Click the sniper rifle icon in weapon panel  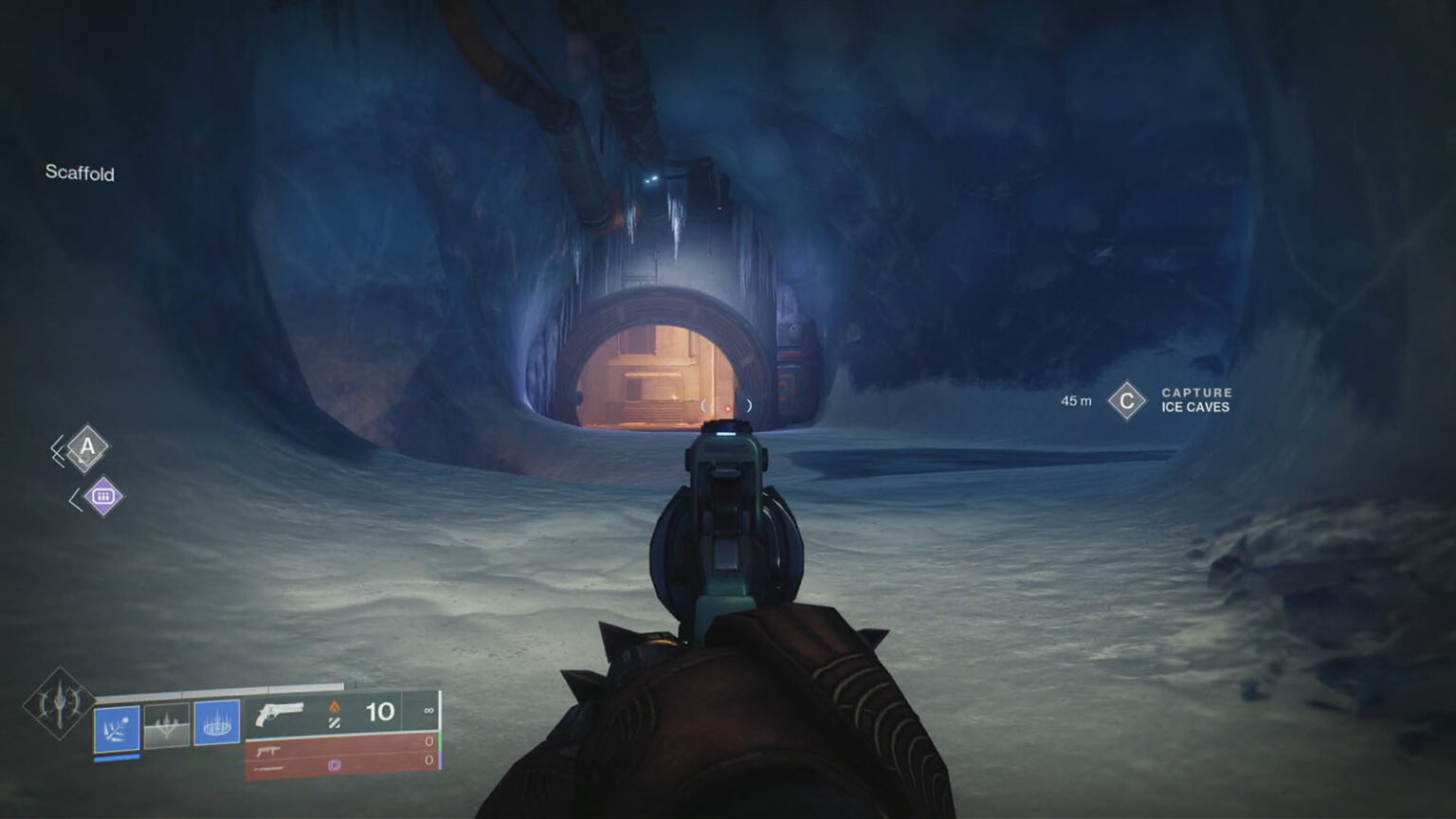[x=268, y=769]
